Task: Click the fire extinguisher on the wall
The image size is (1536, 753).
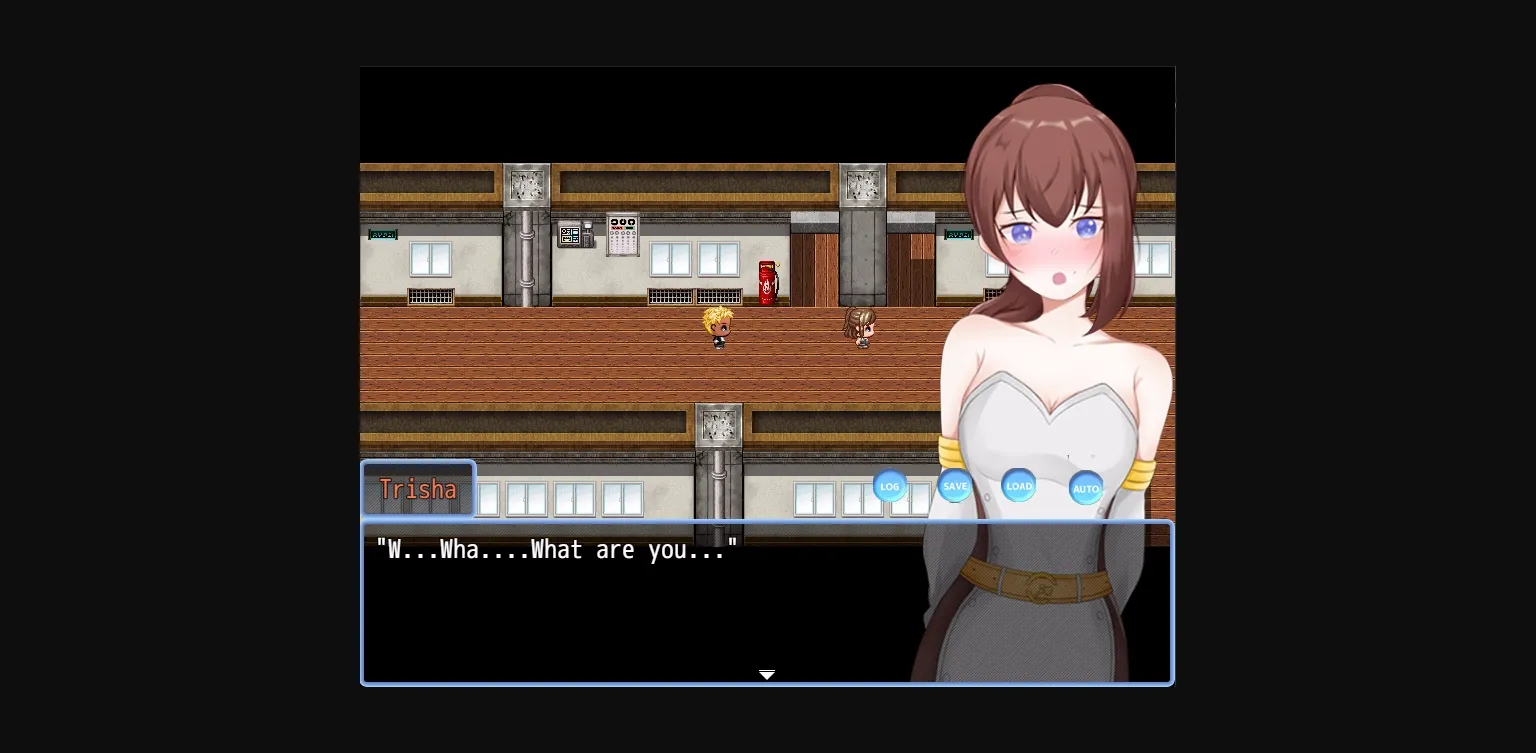Action: pos(767,280)
